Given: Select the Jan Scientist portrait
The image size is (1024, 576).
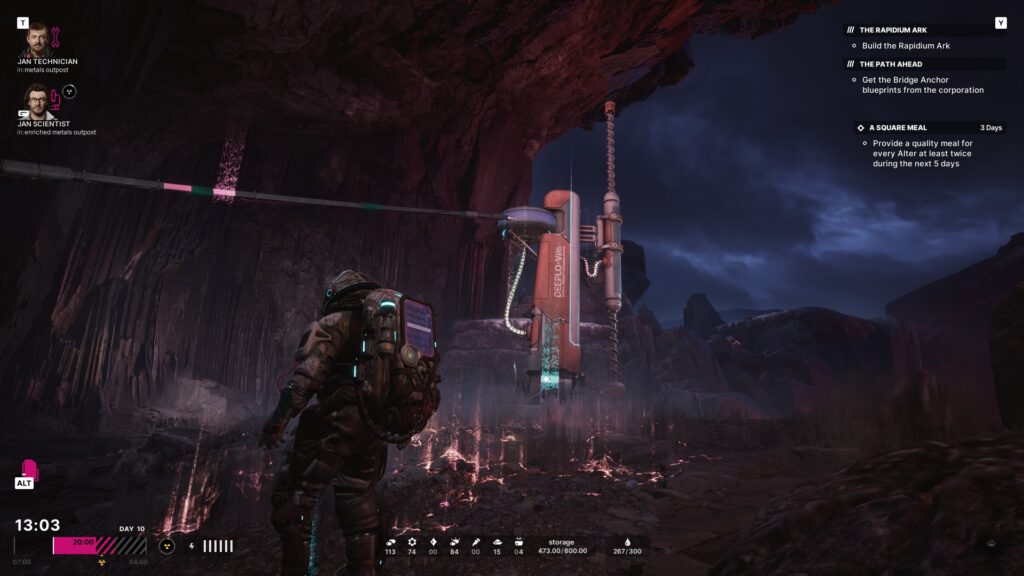Looking at the screenshot, I should click(36, 102).
